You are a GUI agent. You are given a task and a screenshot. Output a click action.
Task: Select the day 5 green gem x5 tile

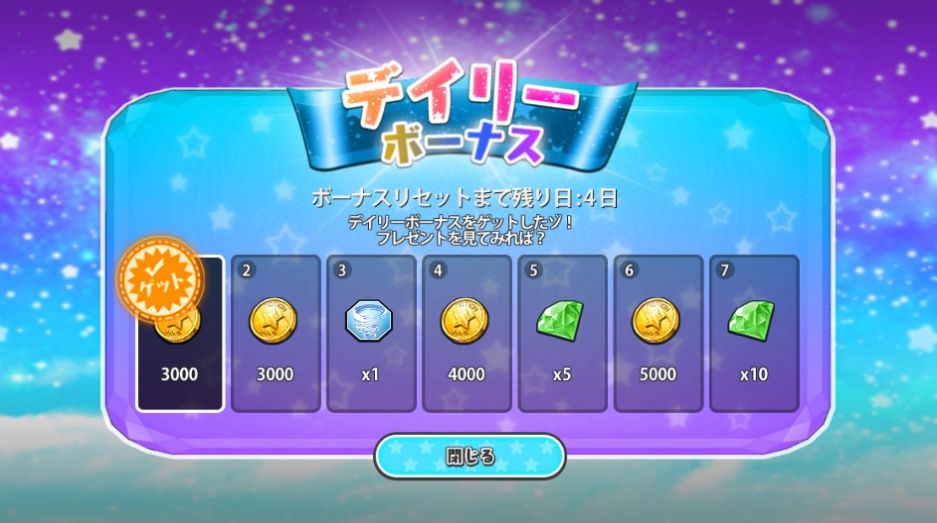[561, 334]
